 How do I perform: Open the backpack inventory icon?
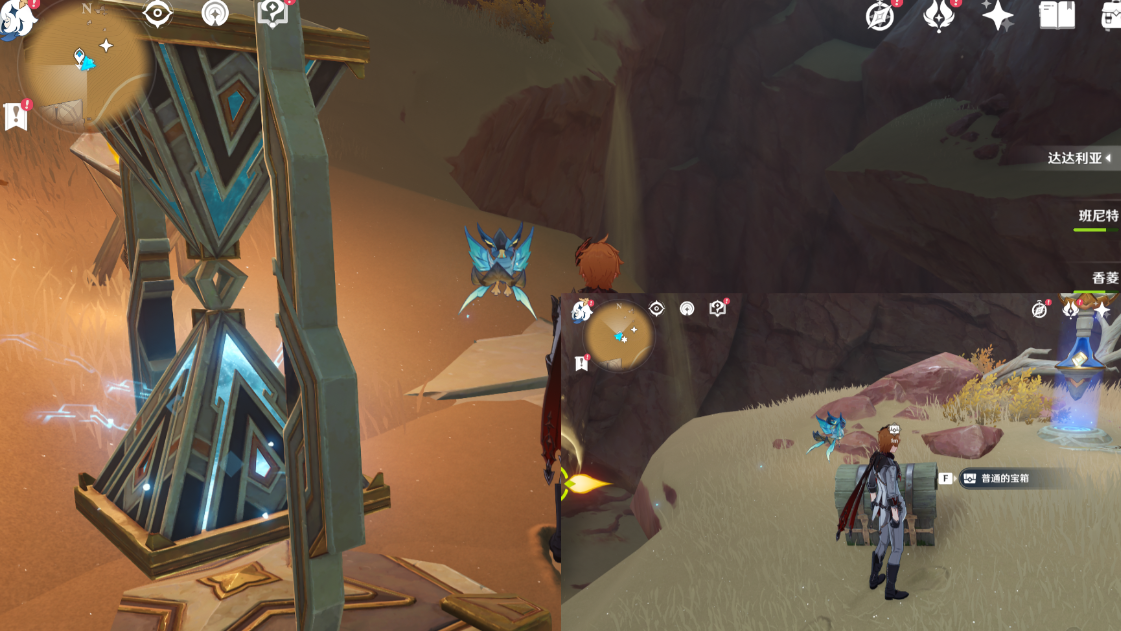point(1111,16)
